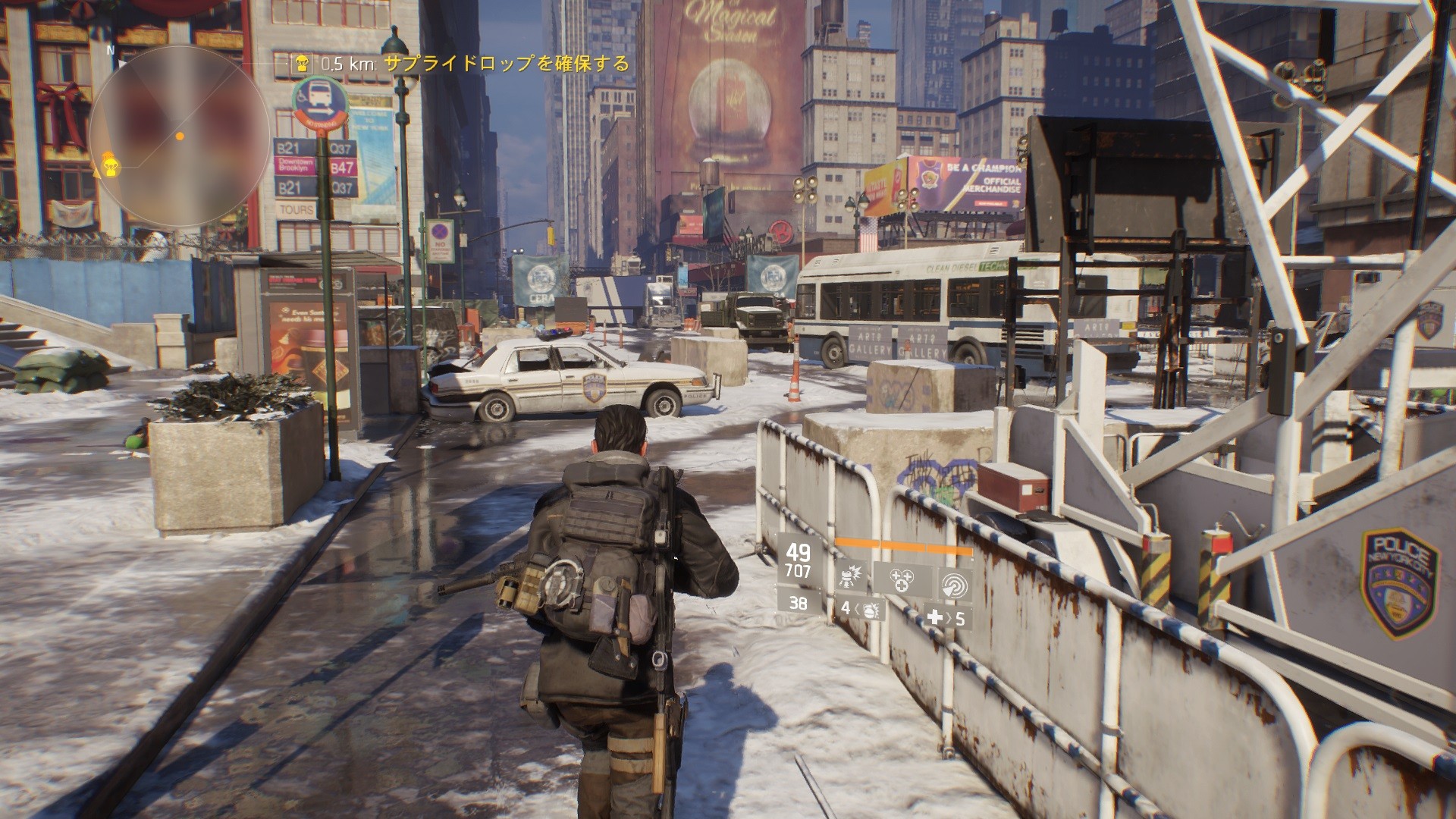This screenshot has height=819, width=1456.
Task: Open the circular minimap
Action: tap(179, 136)
